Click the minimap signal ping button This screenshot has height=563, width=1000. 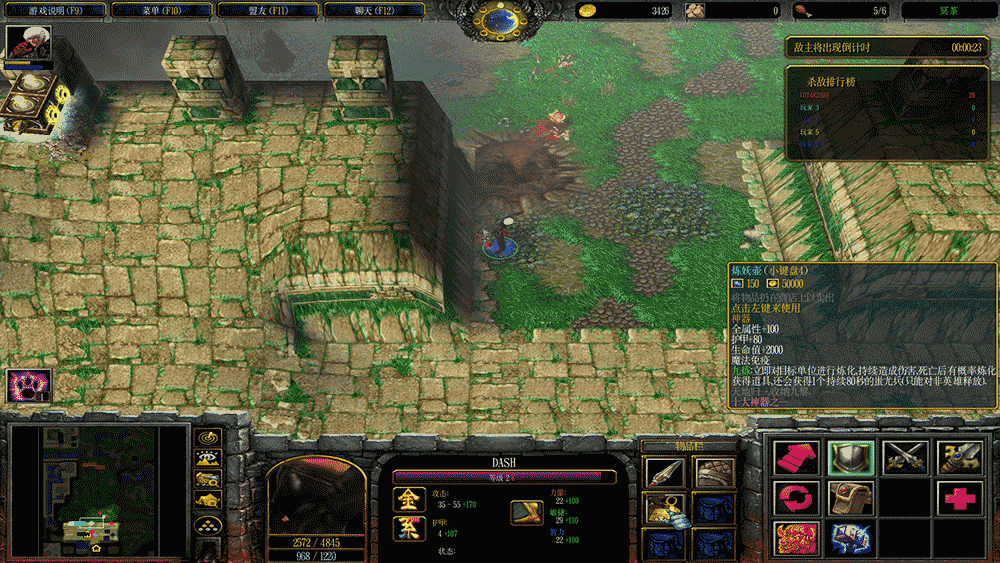208,438
